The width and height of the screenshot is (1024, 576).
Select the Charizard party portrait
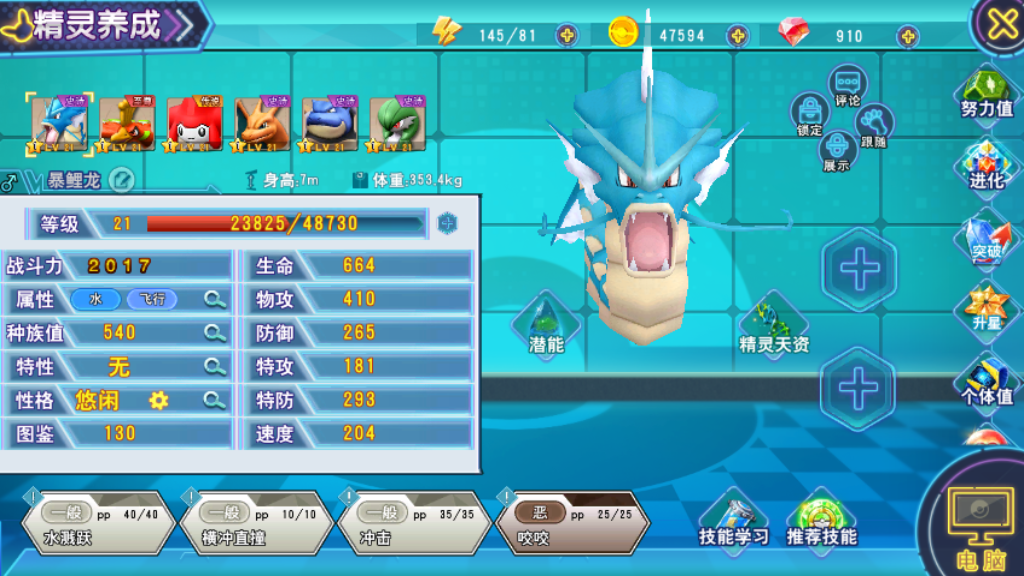click(x=263, y=124)
